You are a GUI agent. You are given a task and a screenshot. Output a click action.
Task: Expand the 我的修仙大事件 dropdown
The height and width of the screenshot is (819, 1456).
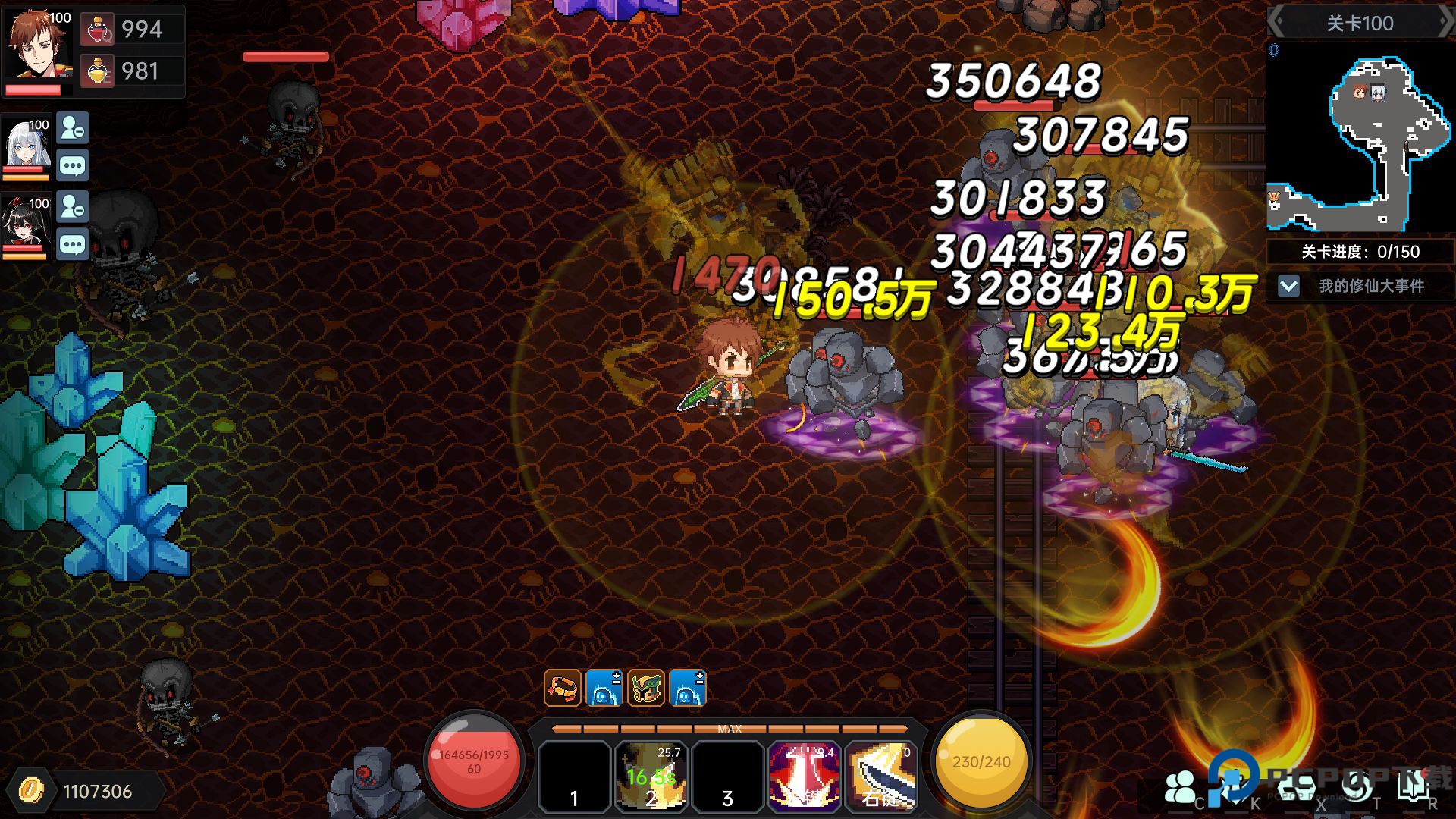[1288, 286]
